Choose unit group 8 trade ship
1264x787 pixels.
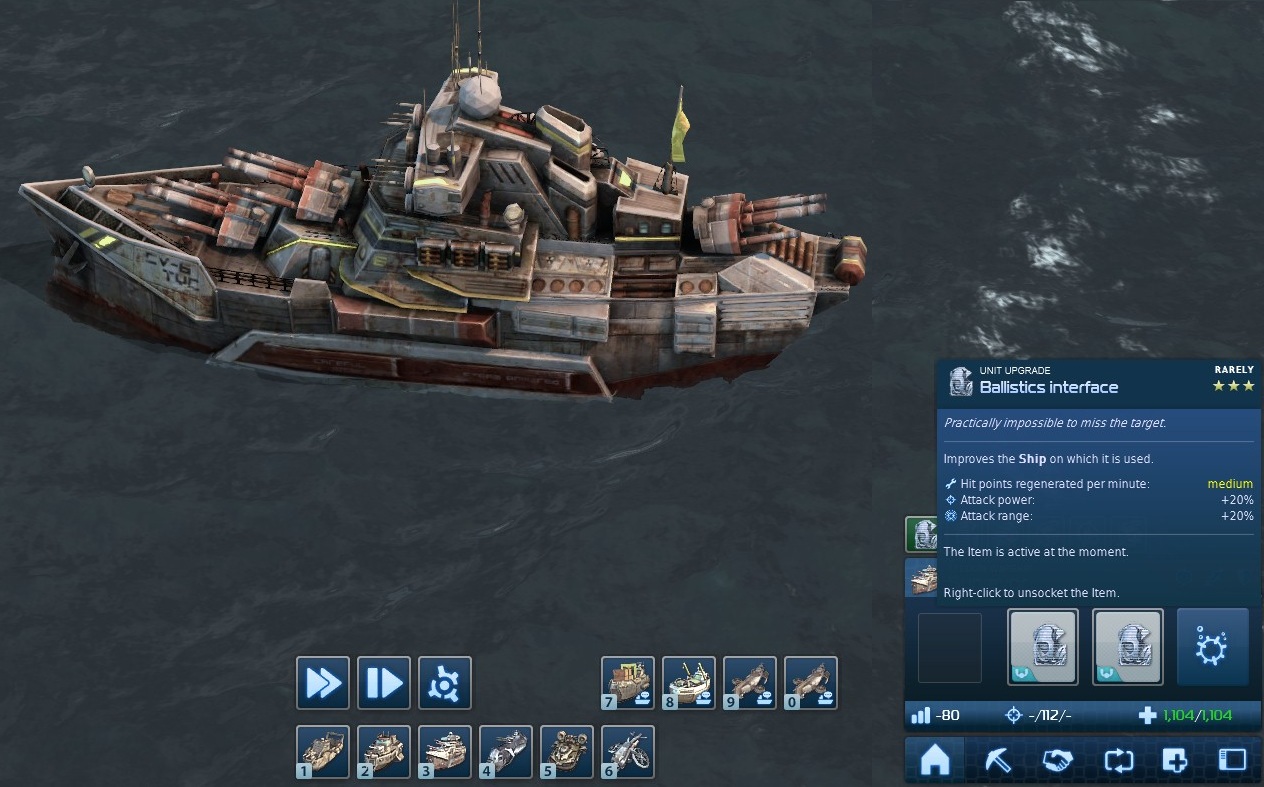689,683
